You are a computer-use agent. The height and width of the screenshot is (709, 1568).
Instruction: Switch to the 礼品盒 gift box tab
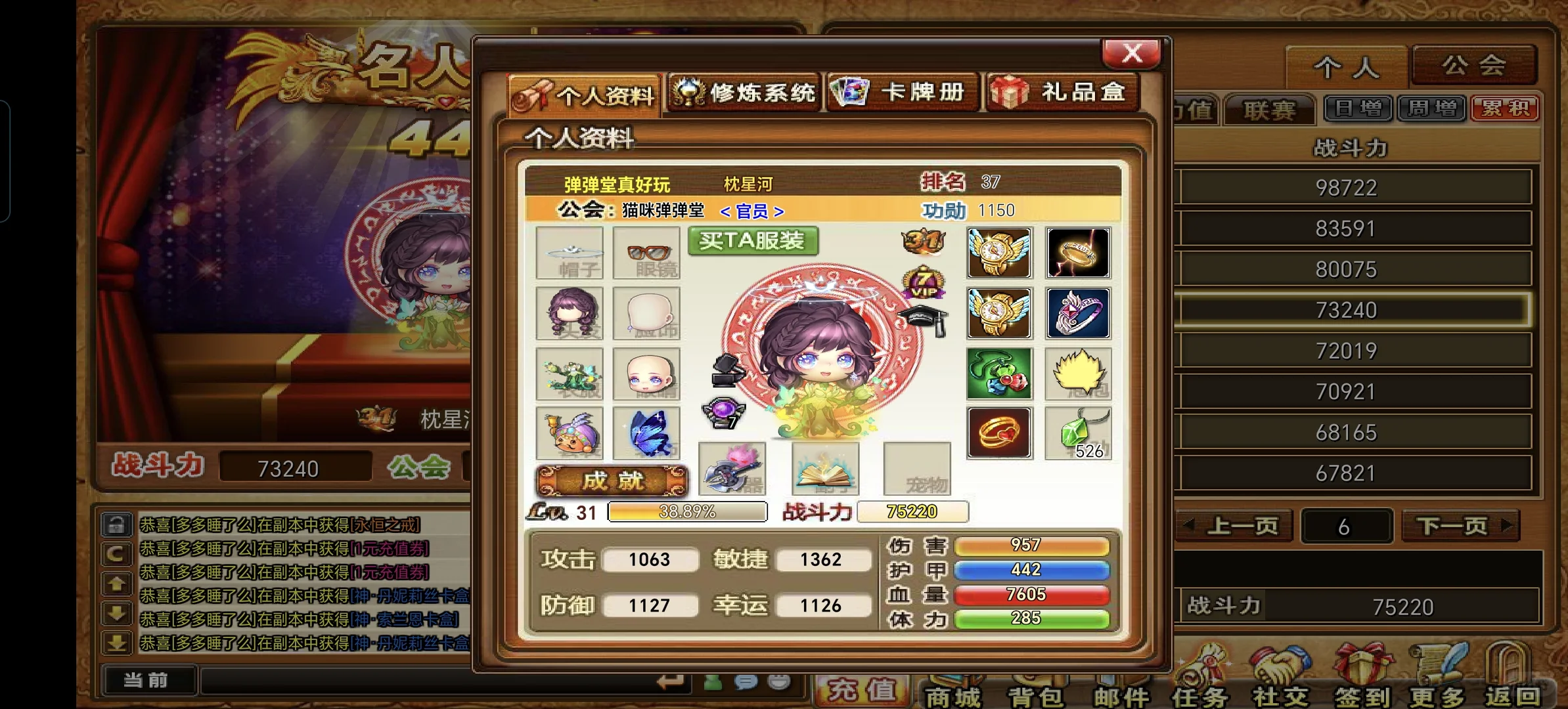[1059, 93]
